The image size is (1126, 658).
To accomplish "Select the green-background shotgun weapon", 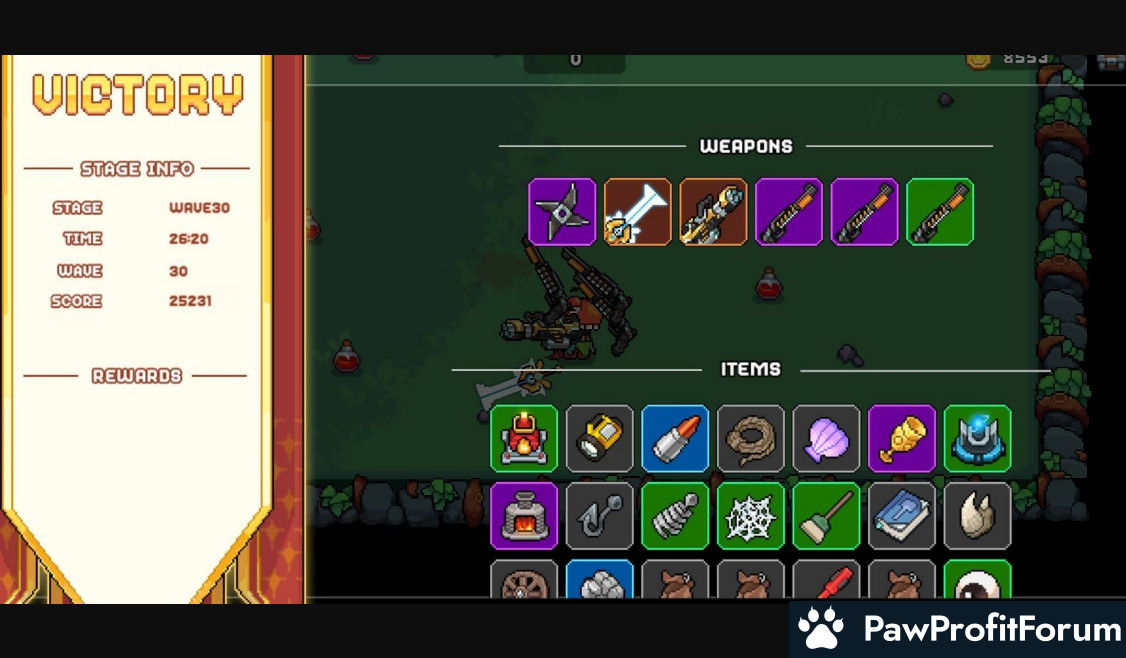I will coord(940,212).
